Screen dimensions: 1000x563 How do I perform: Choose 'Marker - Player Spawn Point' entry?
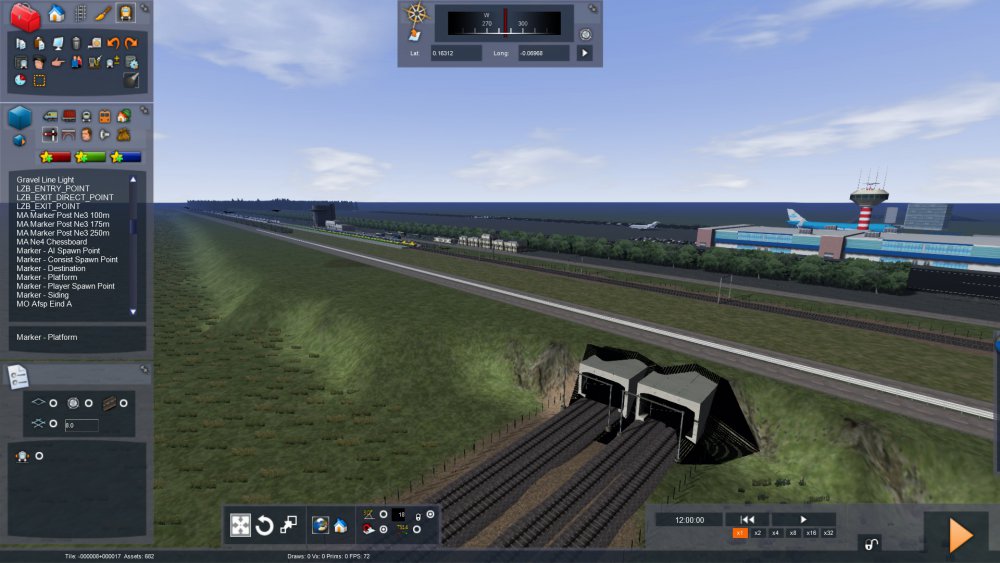(x=65, y=286)
